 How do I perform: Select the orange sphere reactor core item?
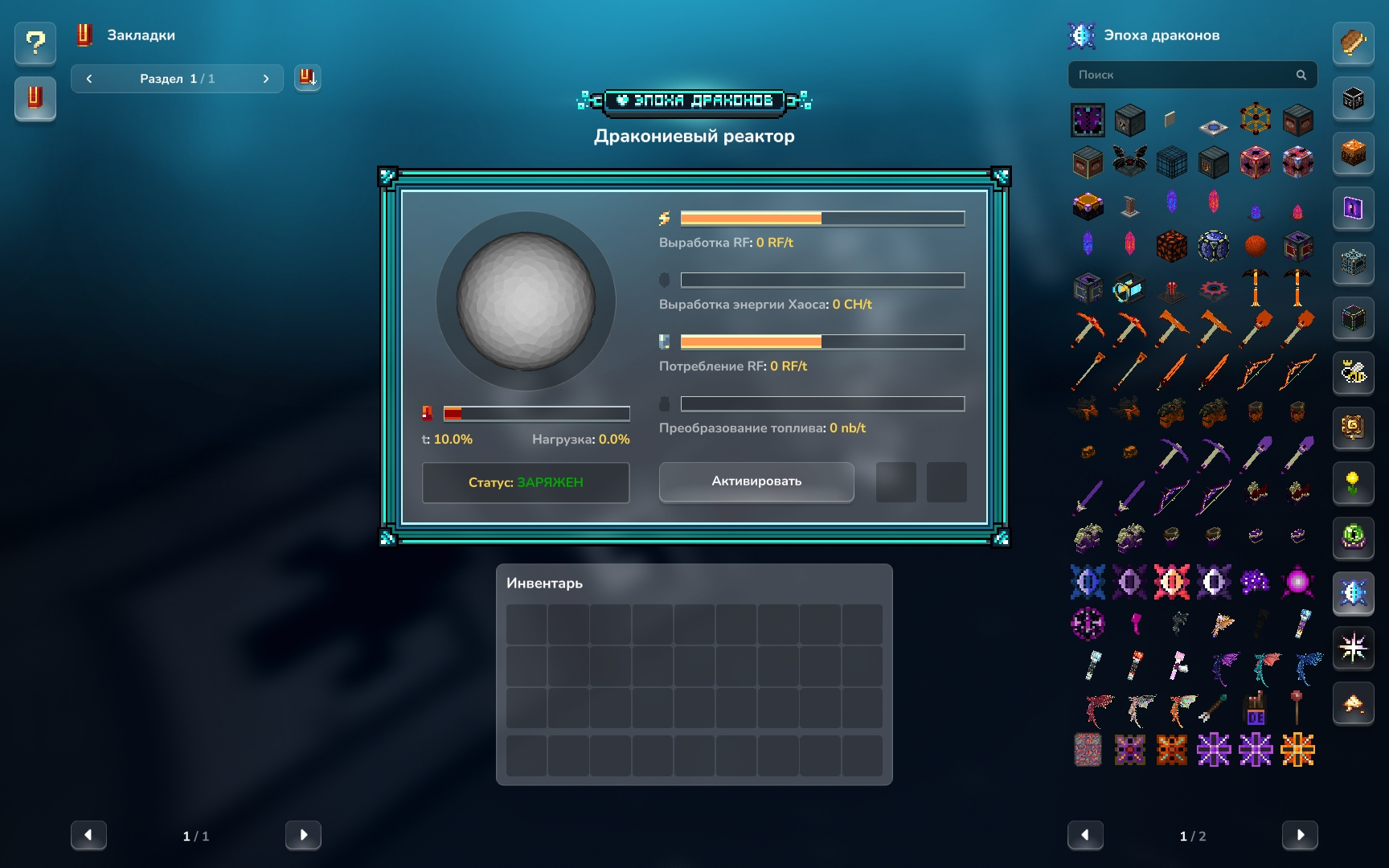(x=1255, y=245)
